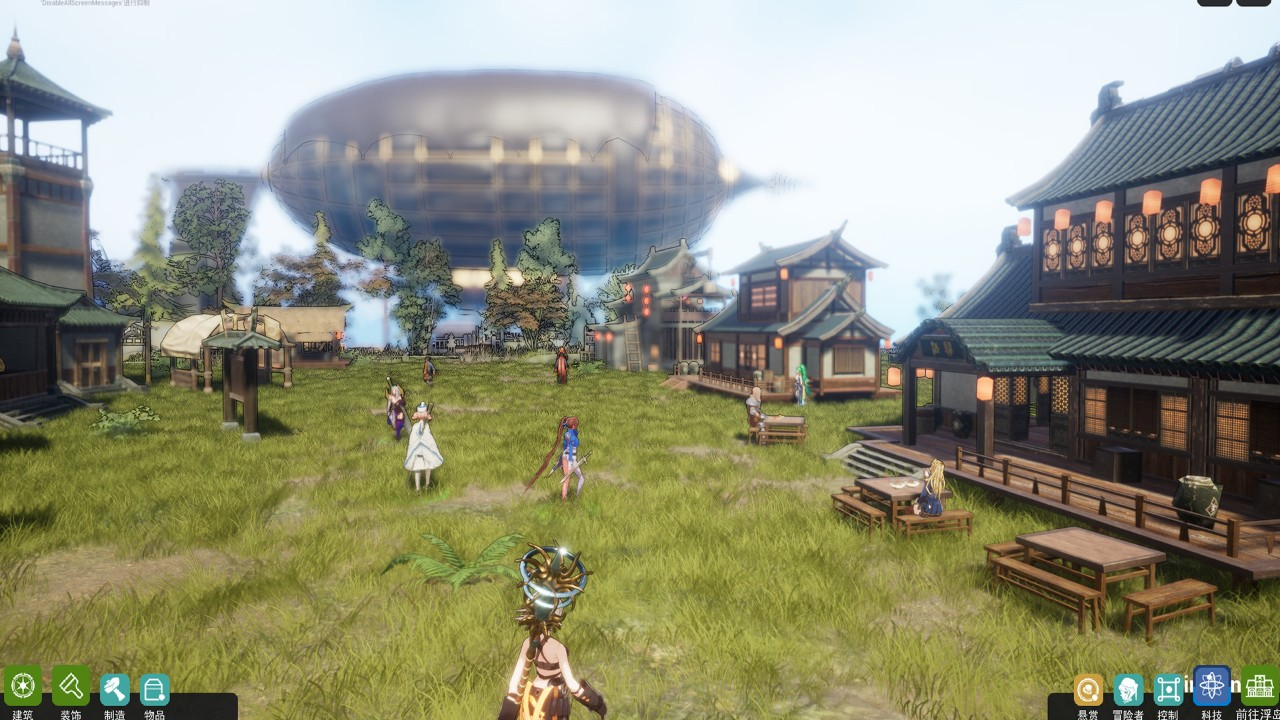The height and width of the screenshot is (720, 1280).
Task: Open the 建筑 (Building) menu
Action: click(x=22, y=687)
